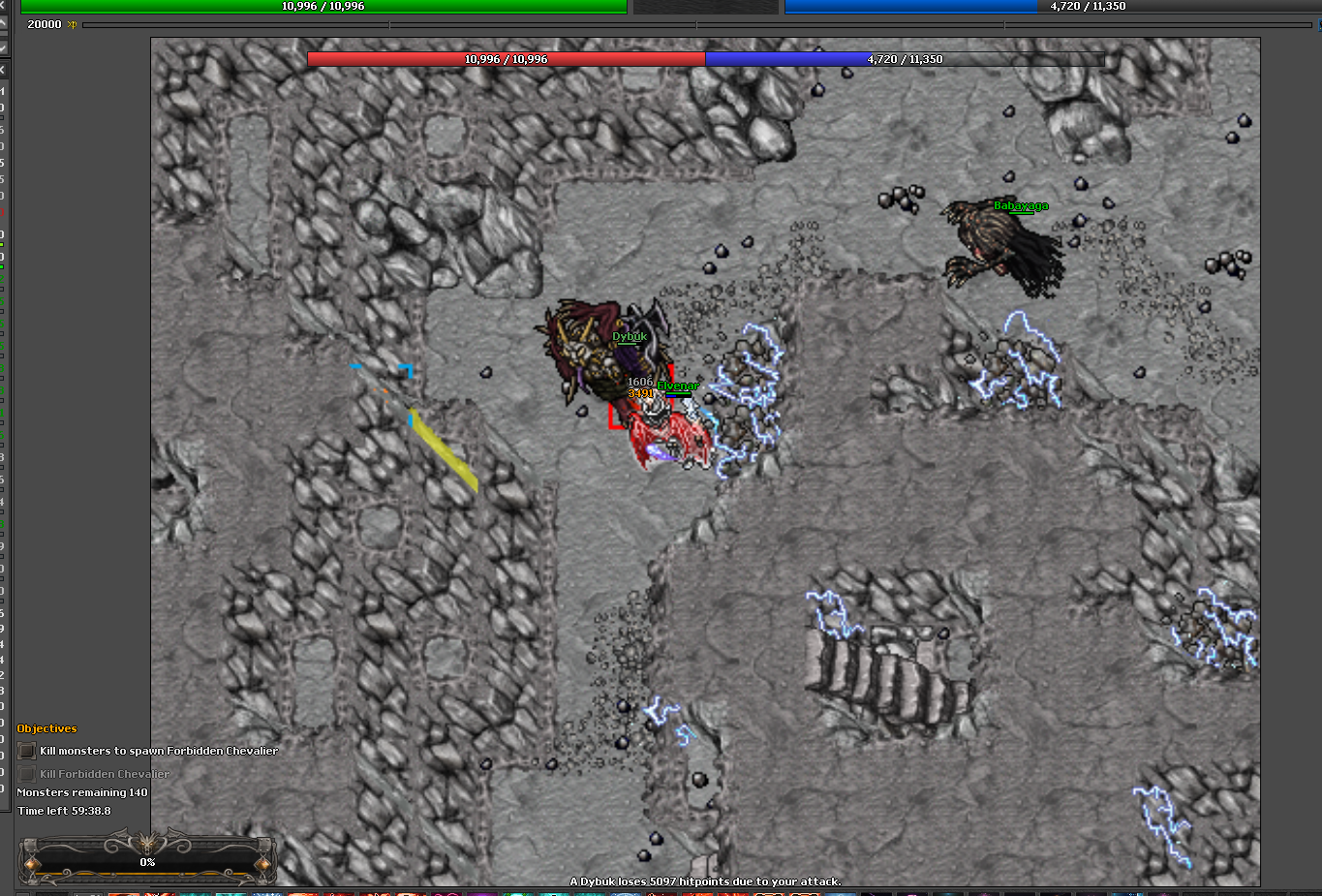1322x896 pixels.
Task: Tick the spawn Forbidden Chevalier objective checkbox
Action: (x=27, y=751)
